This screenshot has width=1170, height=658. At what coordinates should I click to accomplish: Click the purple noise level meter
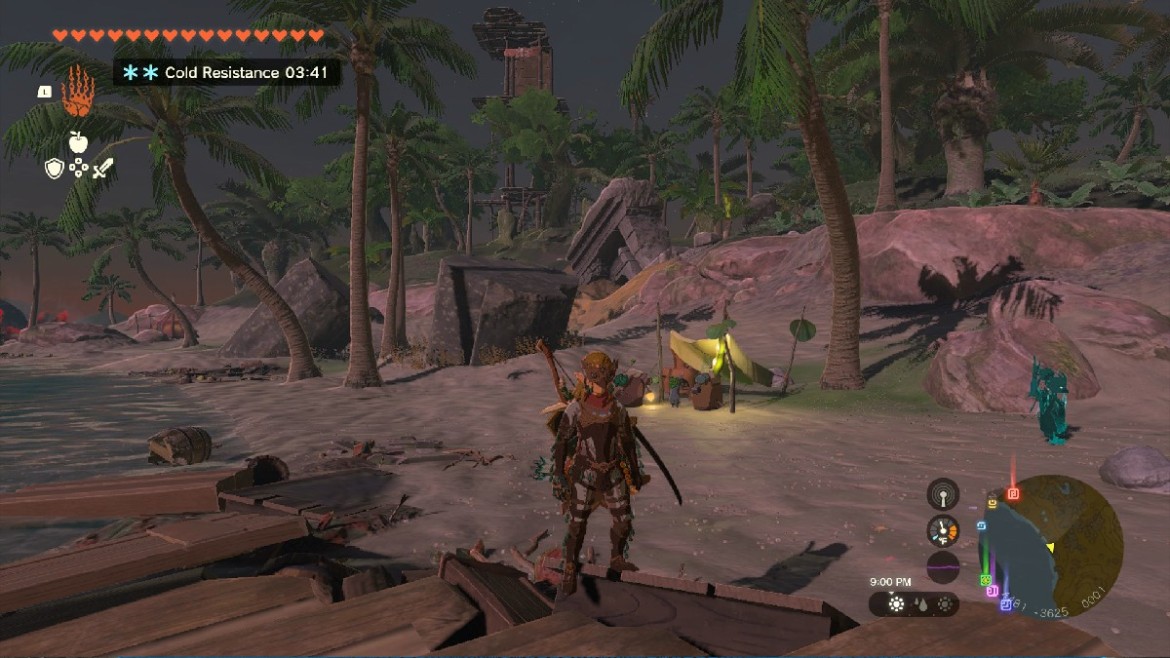[942, 565]
